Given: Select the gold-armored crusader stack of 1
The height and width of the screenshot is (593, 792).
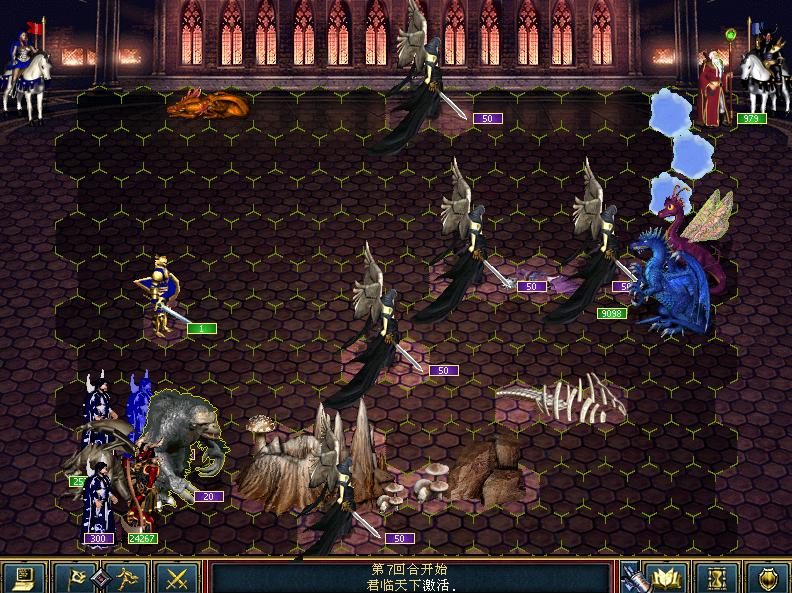Looking at the screenshot, I should [162, 295].
